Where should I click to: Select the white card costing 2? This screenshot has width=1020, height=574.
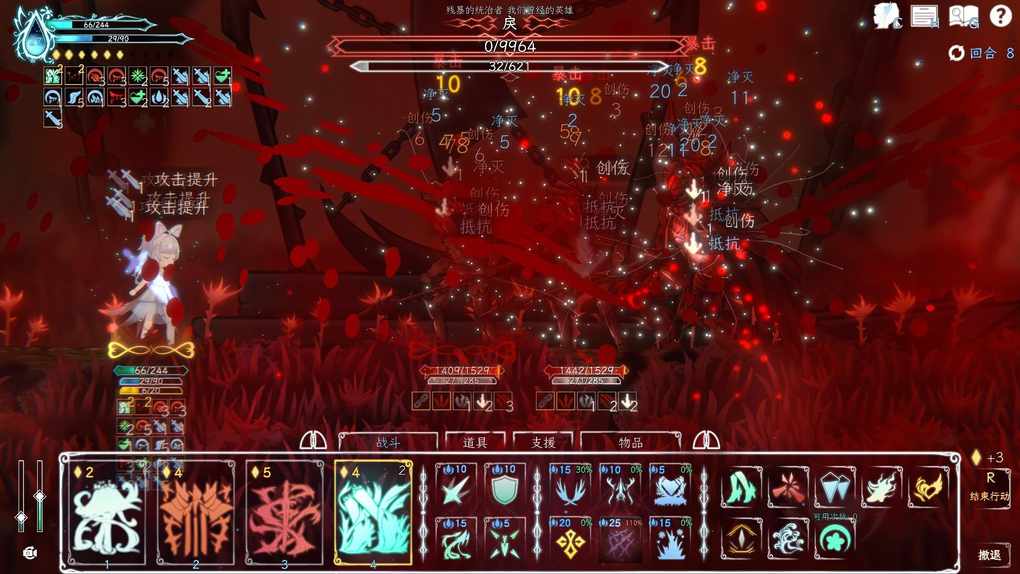tap(106, 512)
